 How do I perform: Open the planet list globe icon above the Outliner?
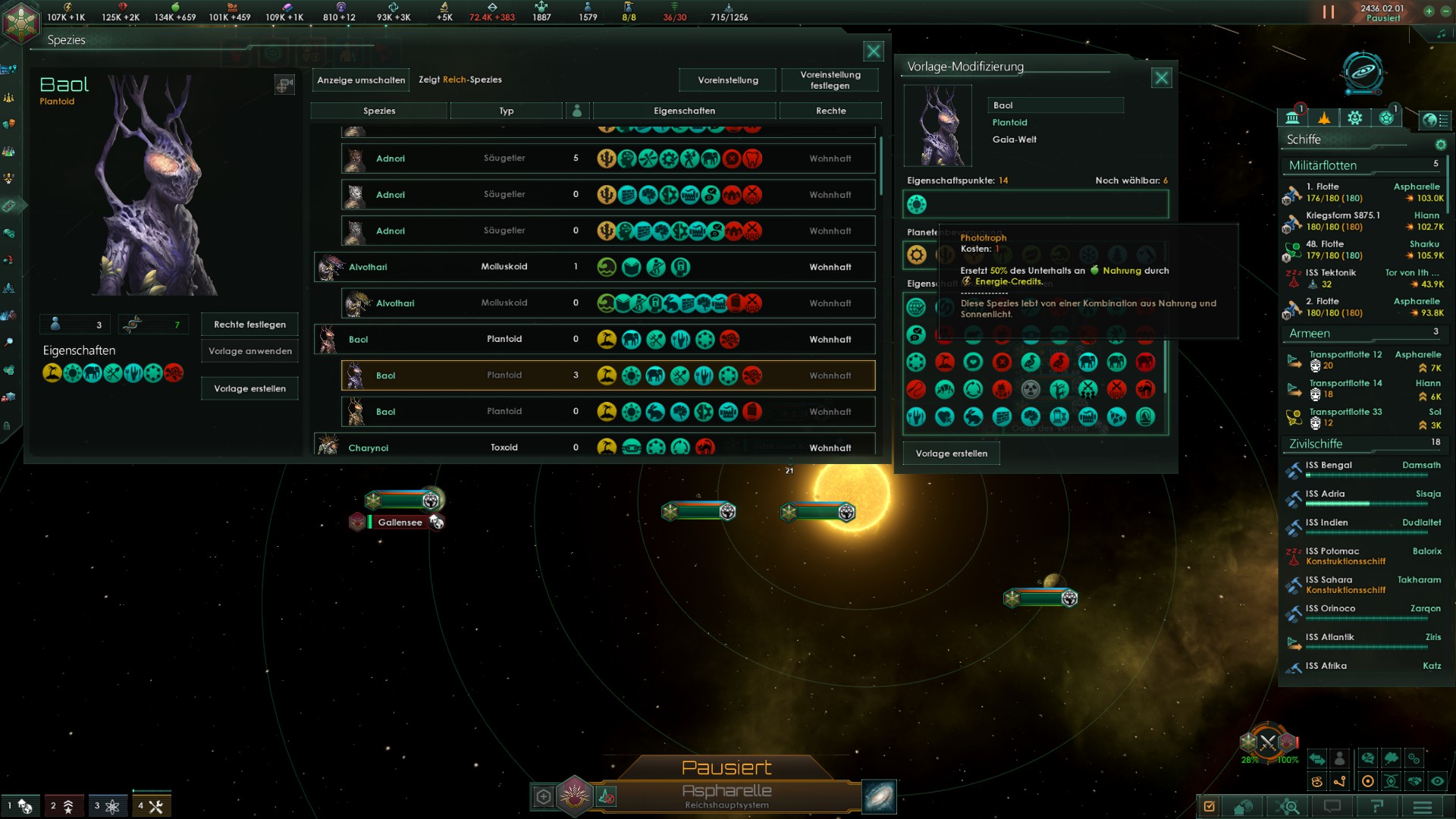pos(1436,120)
